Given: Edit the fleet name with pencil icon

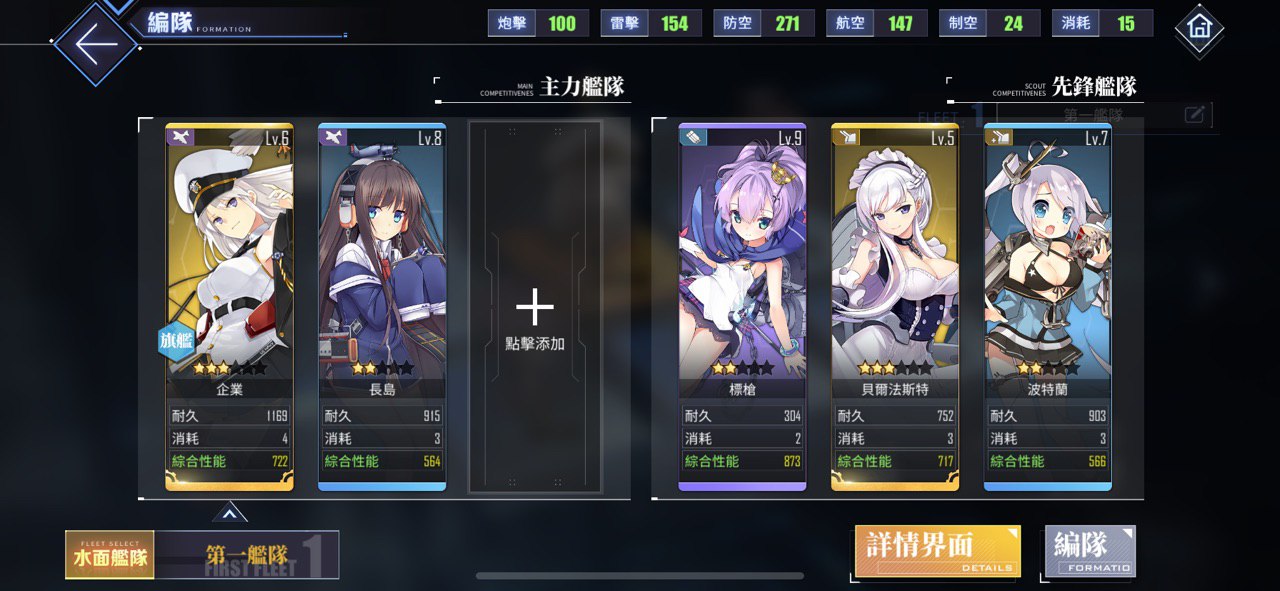Looking at the screenshot, I should (x=1194, y=115).
